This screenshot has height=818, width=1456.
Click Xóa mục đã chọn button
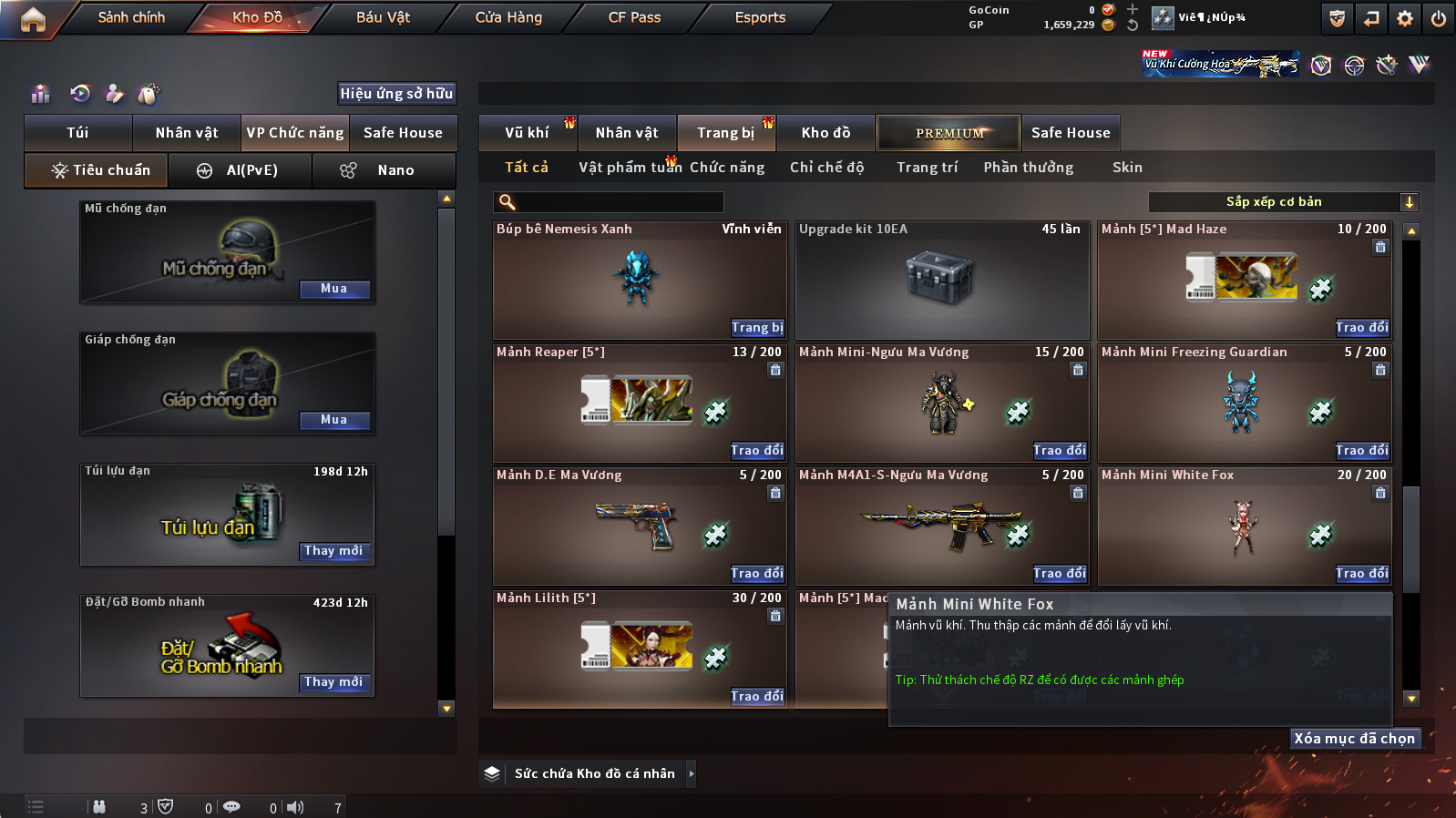coord(1355,739)
